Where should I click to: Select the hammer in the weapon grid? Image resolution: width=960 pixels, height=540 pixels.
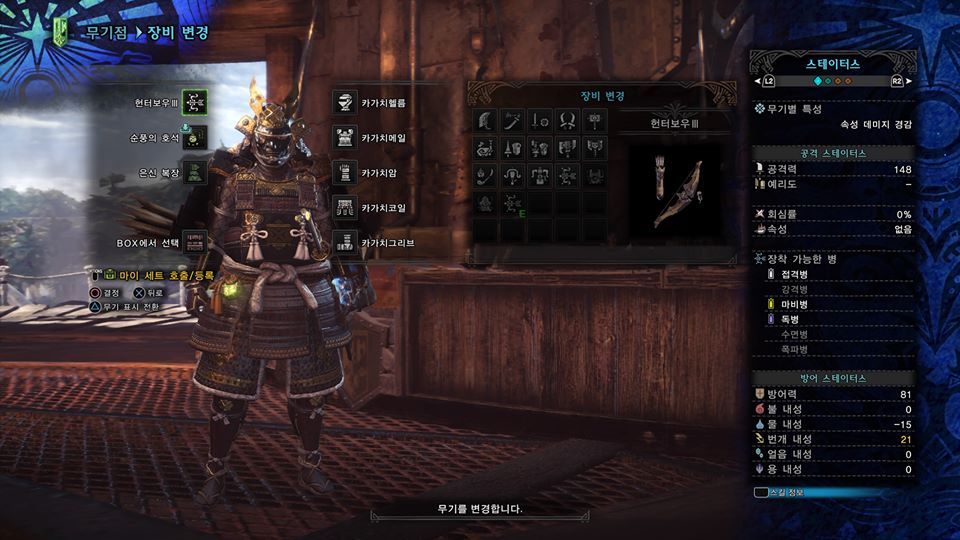pos(596,121)
